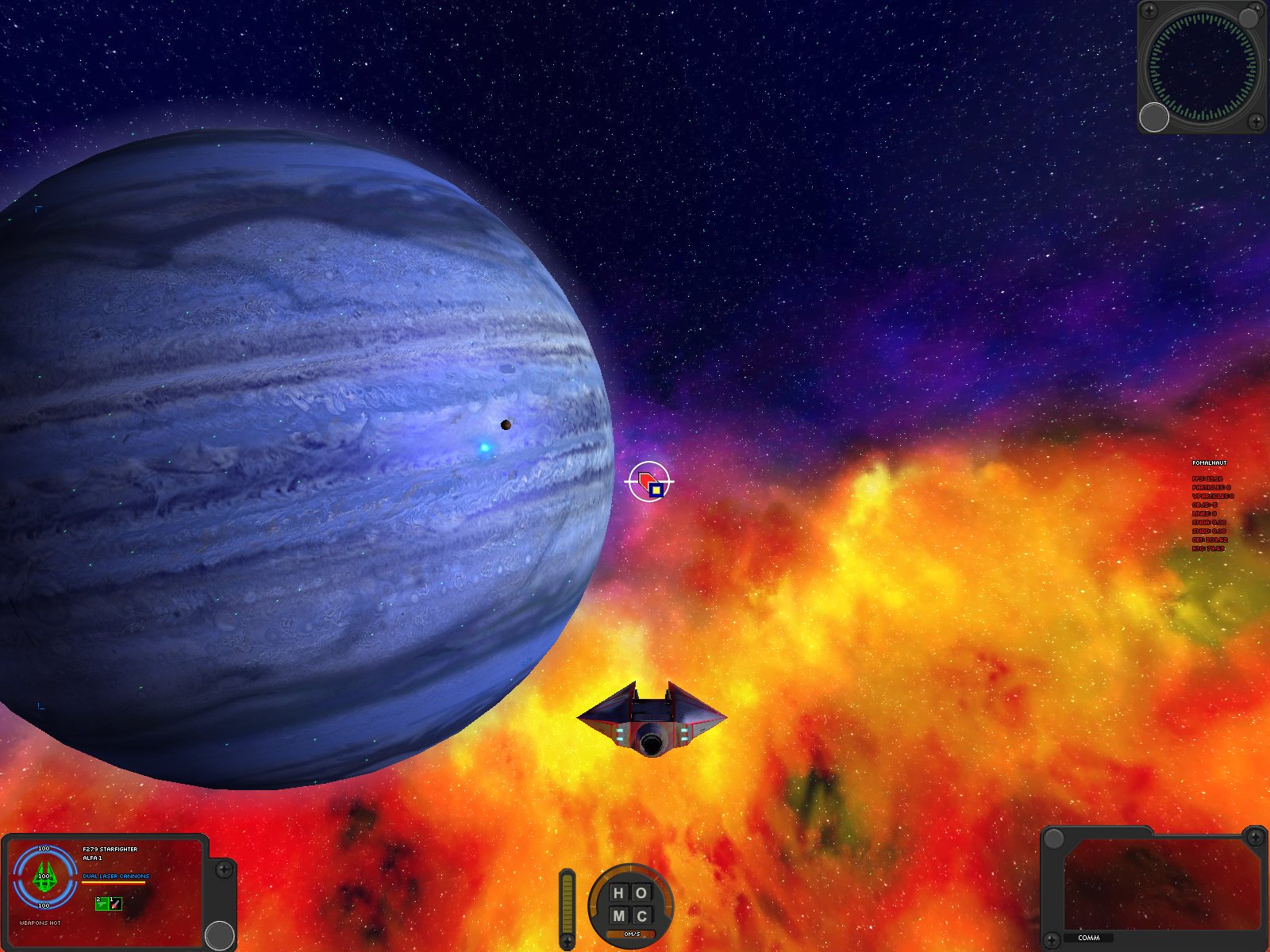Toggle the round dial on the ship status panel
This screenshot has width=1270, height=952.
pos(220,935)
